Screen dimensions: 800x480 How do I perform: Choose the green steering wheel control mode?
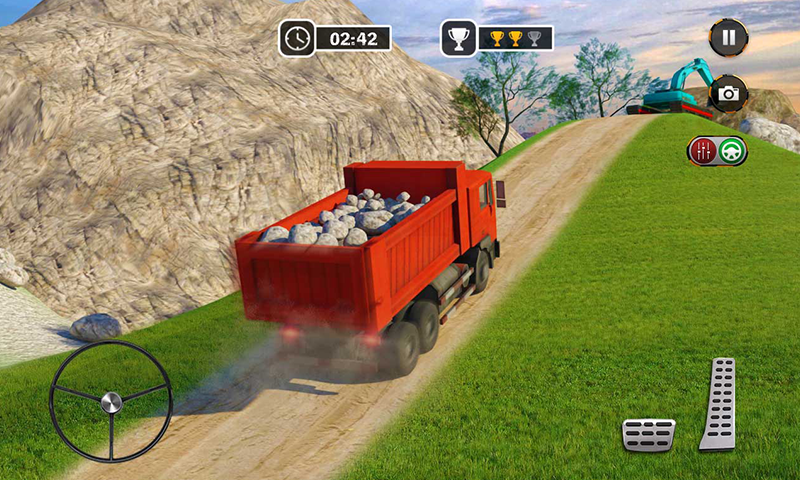[x=732, y=151]
